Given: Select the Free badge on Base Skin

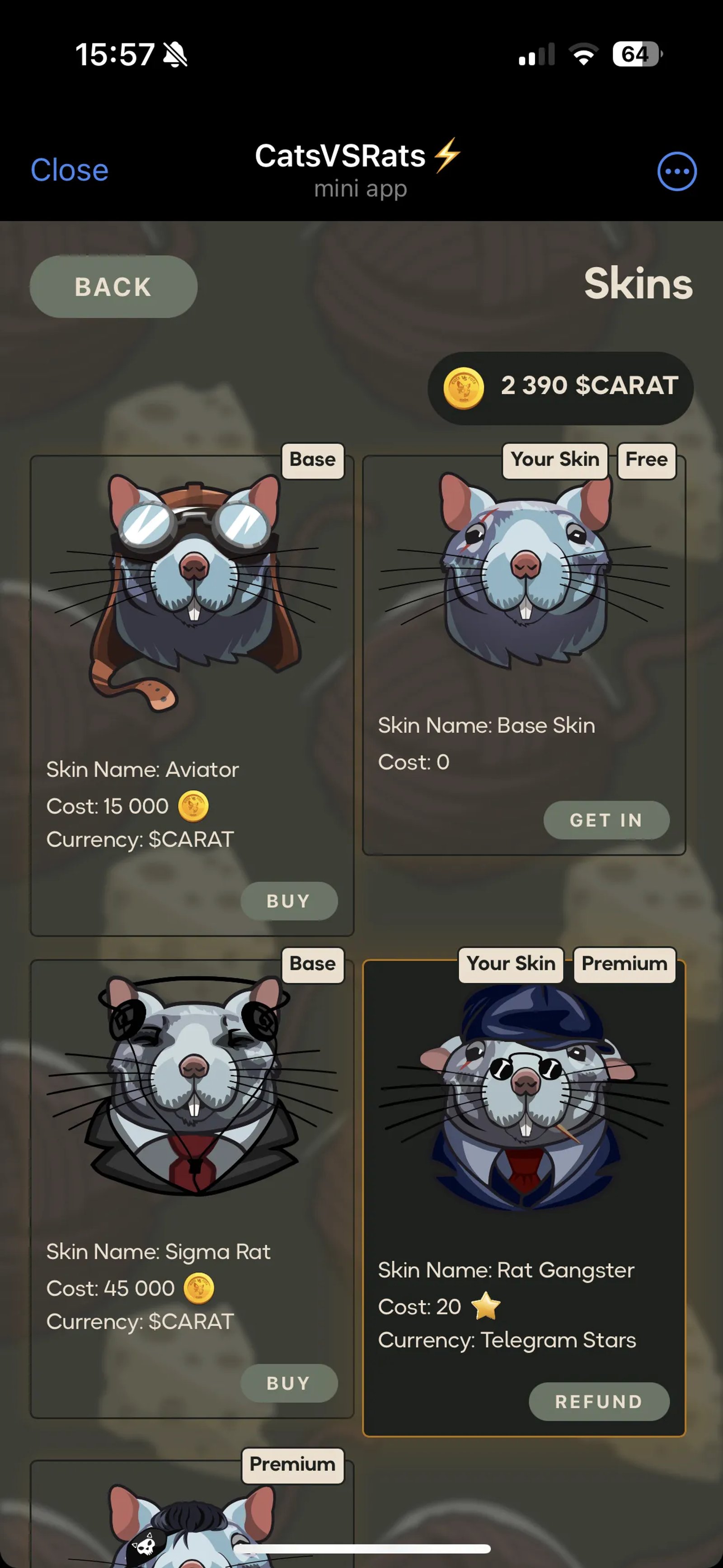Looking at the screenshot, I should [x=646, y=460].
